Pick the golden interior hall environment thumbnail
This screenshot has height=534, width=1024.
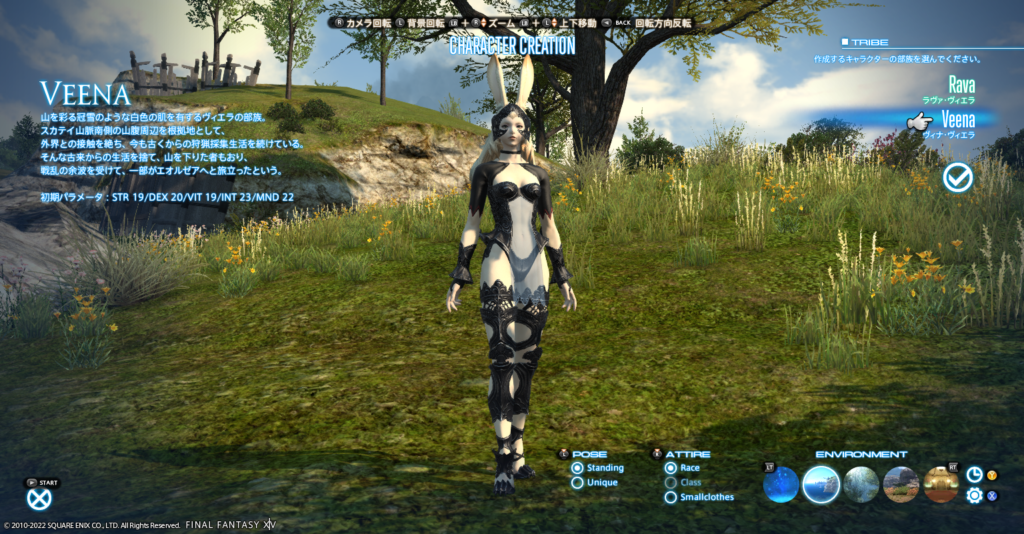pyautogui.click(x=941, y=485)
